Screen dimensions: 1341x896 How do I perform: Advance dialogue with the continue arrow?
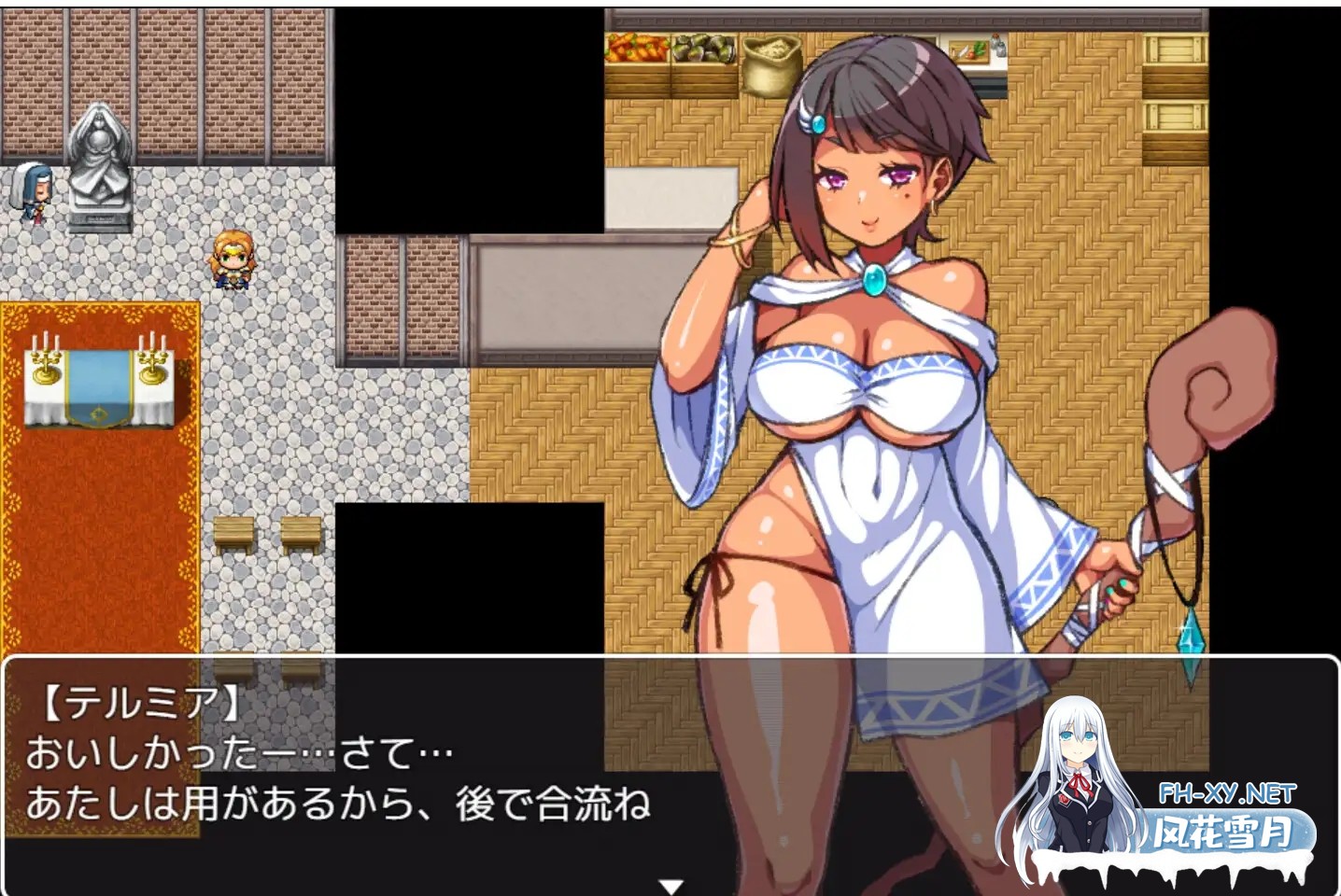[x=670, y=885]
